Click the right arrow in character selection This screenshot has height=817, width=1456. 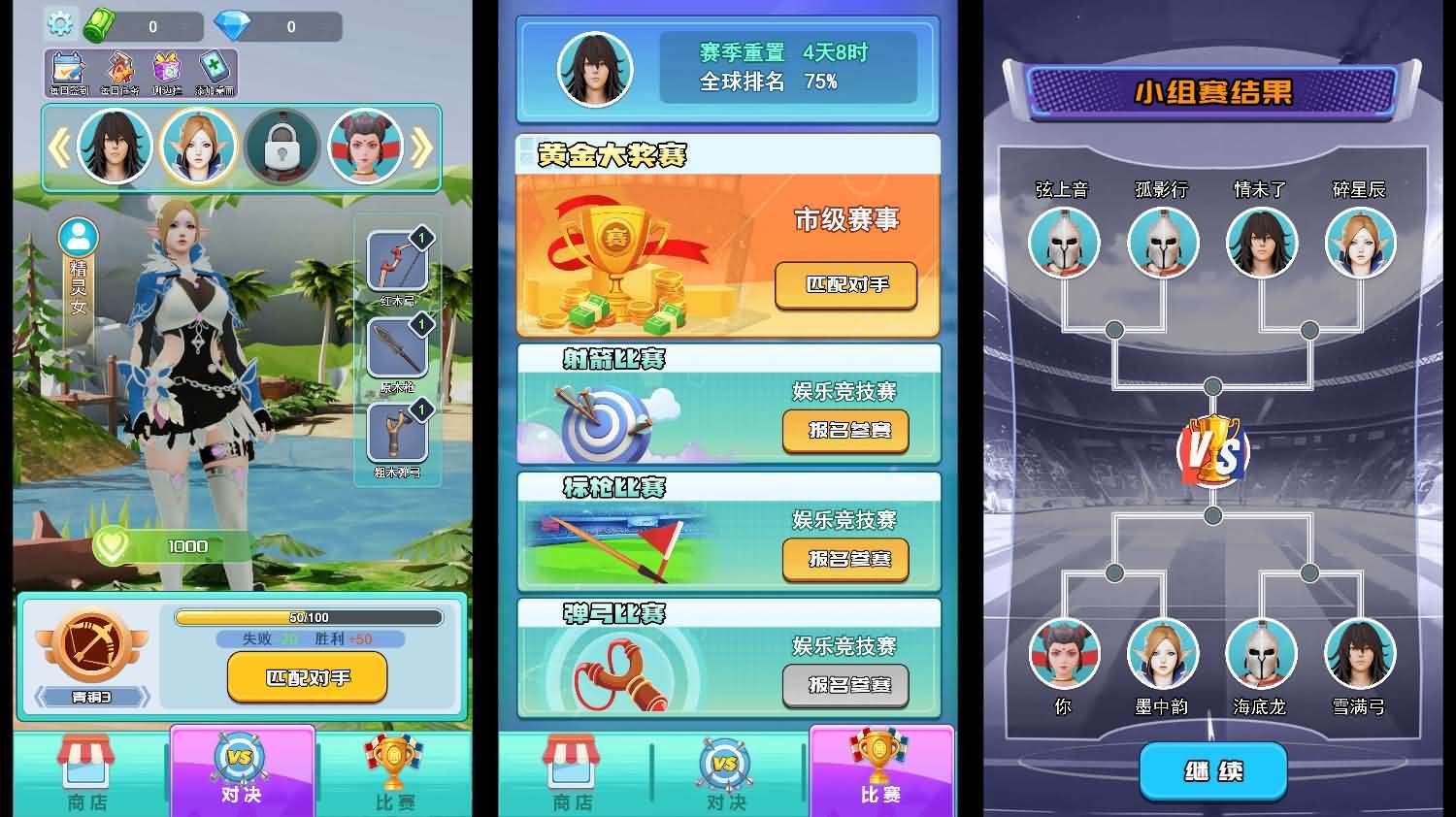419,146
